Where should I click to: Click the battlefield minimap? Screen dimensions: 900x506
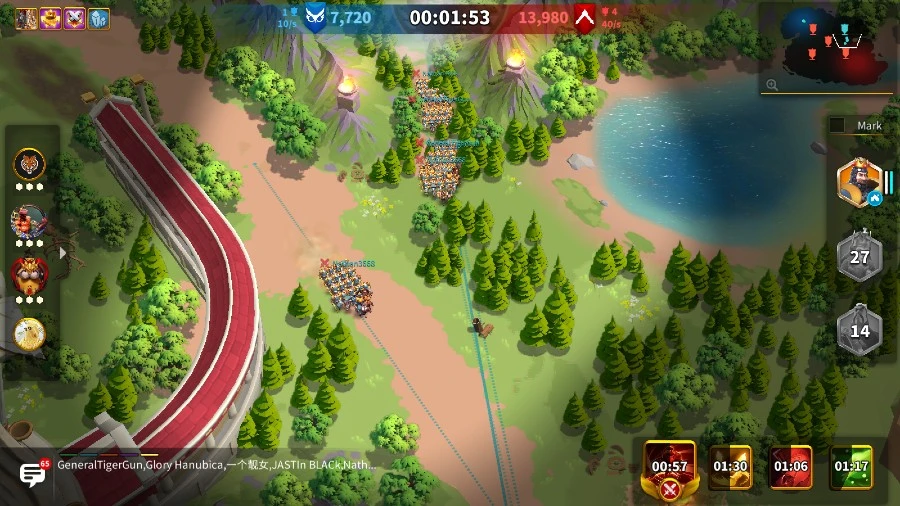826,44
